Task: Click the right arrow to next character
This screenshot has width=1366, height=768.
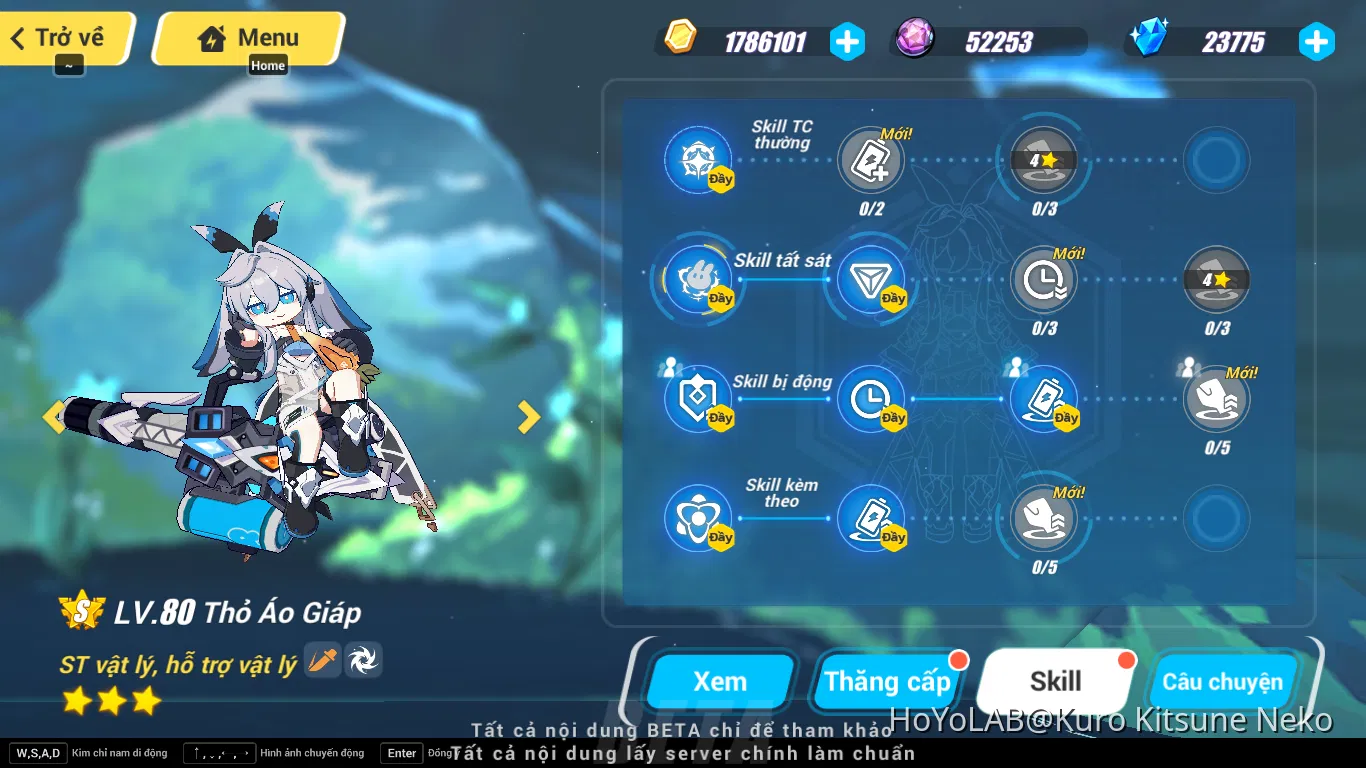Action: point(529,417)
